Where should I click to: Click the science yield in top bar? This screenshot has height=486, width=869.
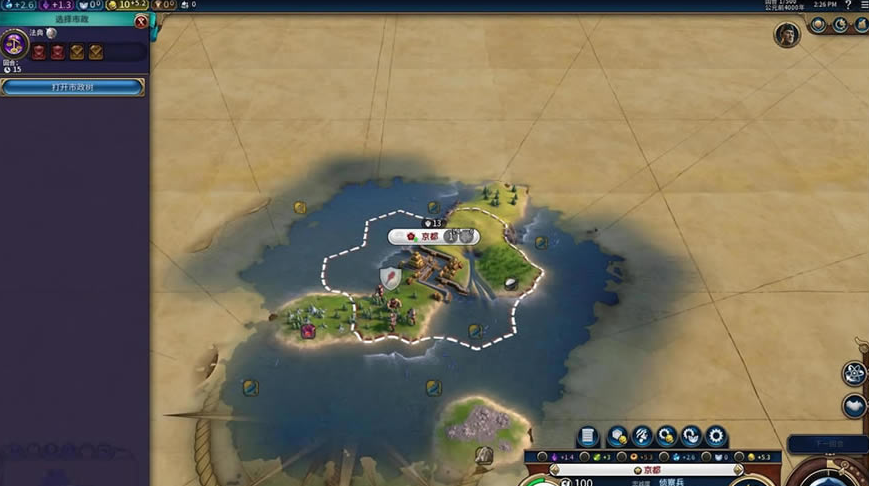pos(18,5)
